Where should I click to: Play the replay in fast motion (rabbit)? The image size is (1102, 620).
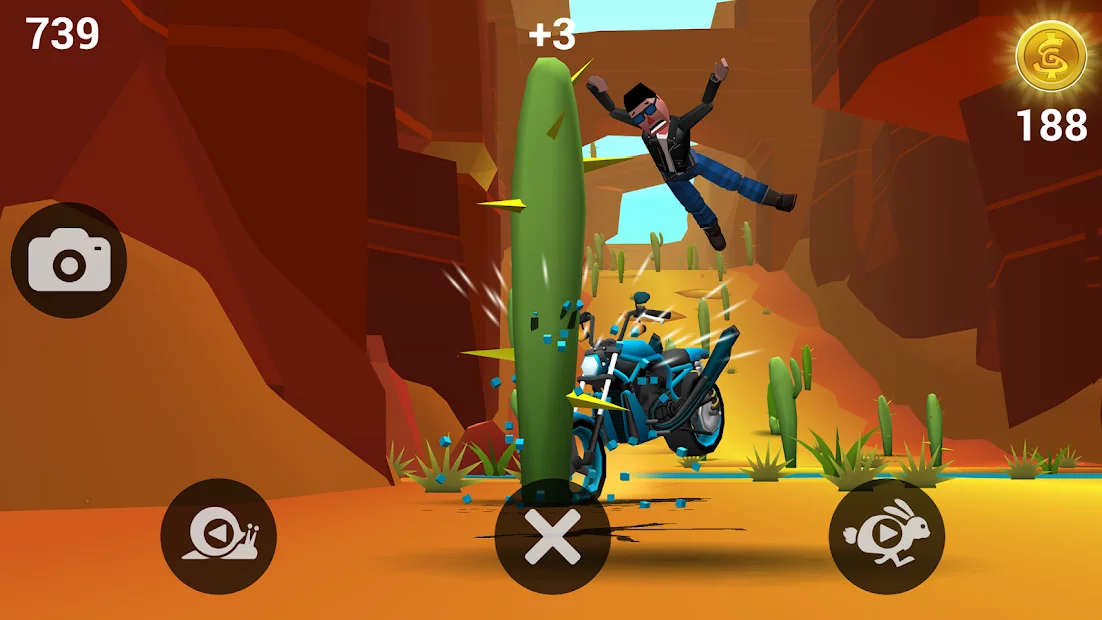(x=886, y=537)
